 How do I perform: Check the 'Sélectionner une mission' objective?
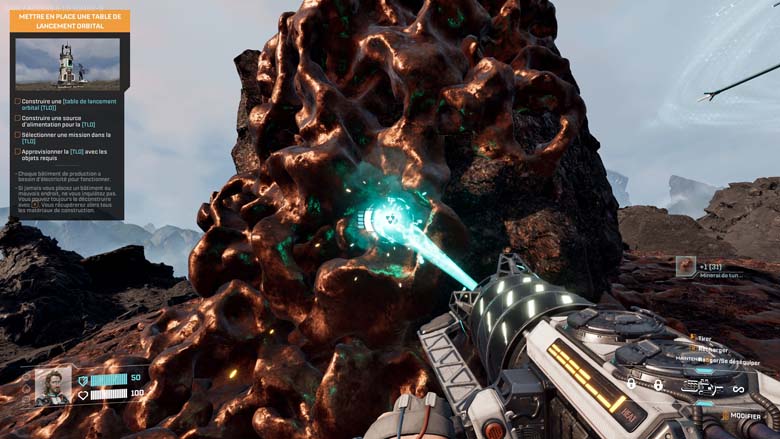pyautogui.click(x=18, y=135)
